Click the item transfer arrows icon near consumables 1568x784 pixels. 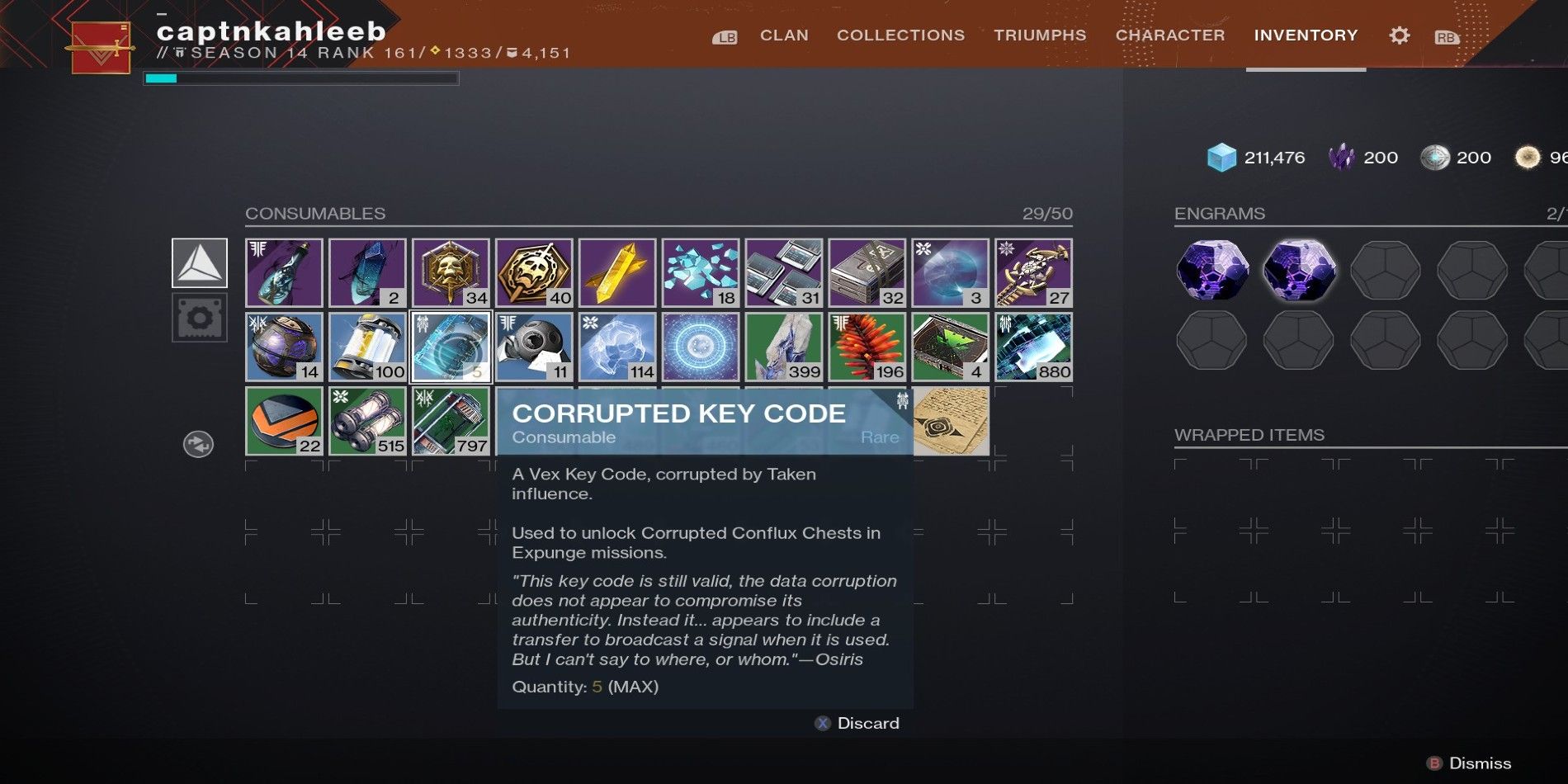(x=198, y=443)
